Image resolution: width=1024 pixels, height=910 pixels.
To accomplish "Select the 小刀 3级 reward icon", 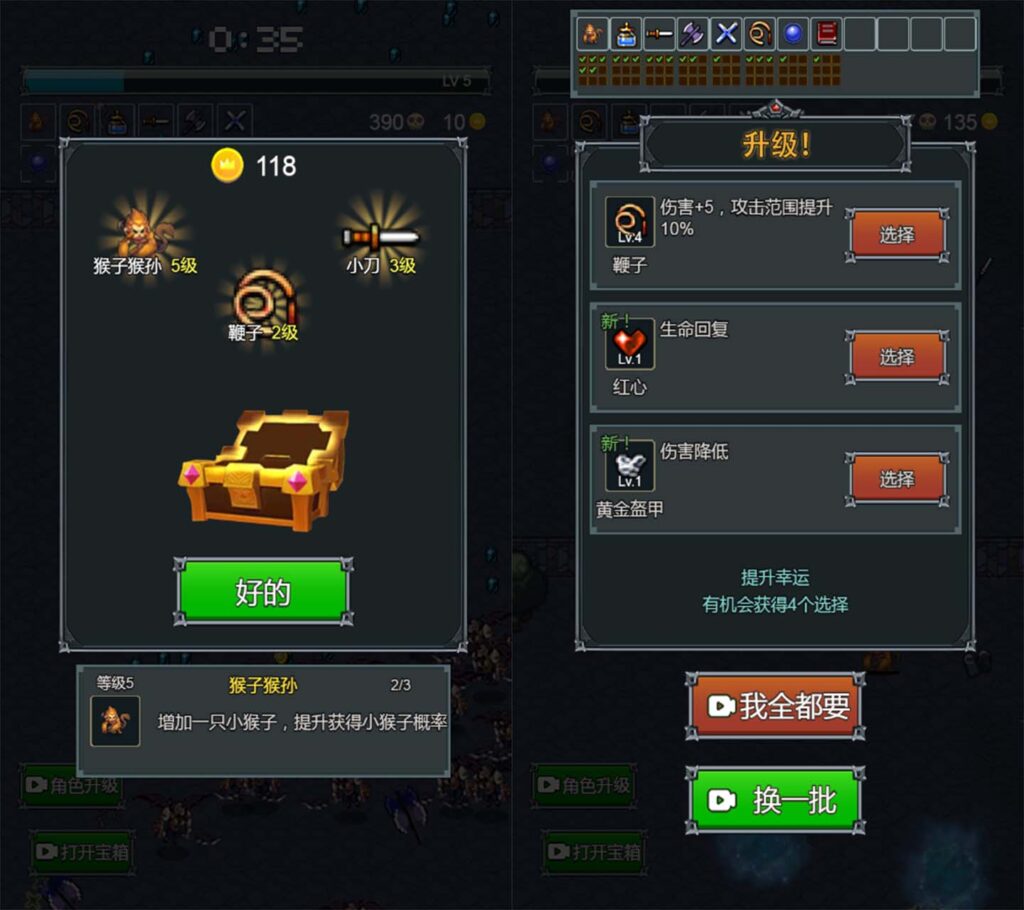I will click(x=380, y=237).
